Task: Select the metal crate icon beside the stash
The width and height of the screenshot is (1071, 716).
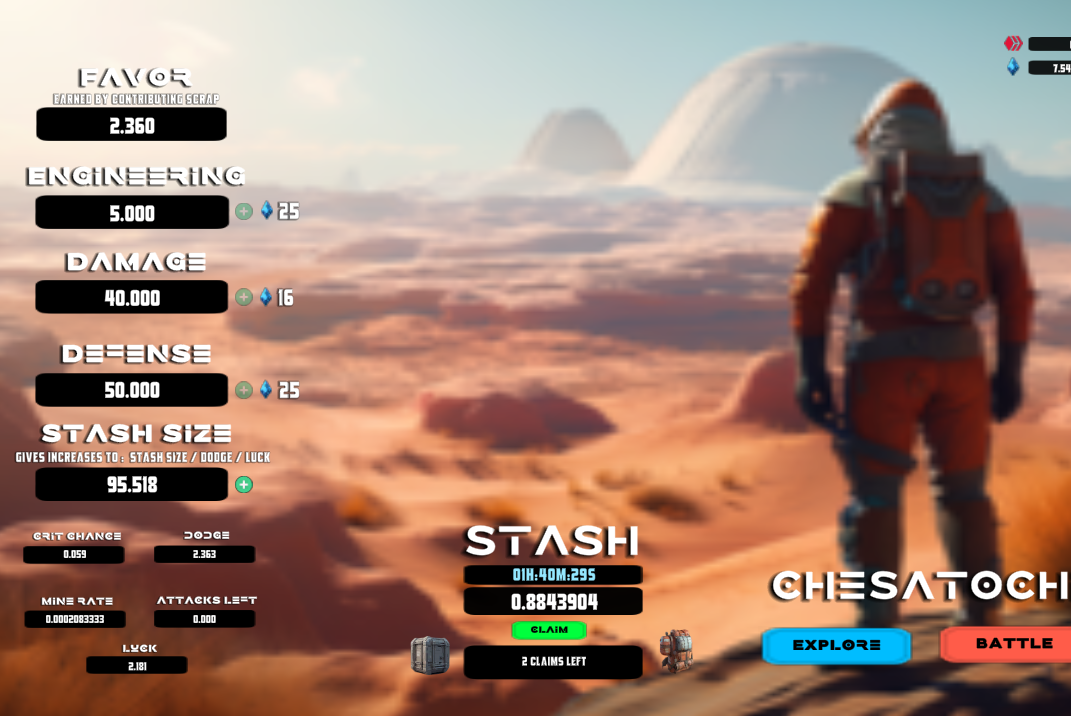Action: [x=430, y=656]
